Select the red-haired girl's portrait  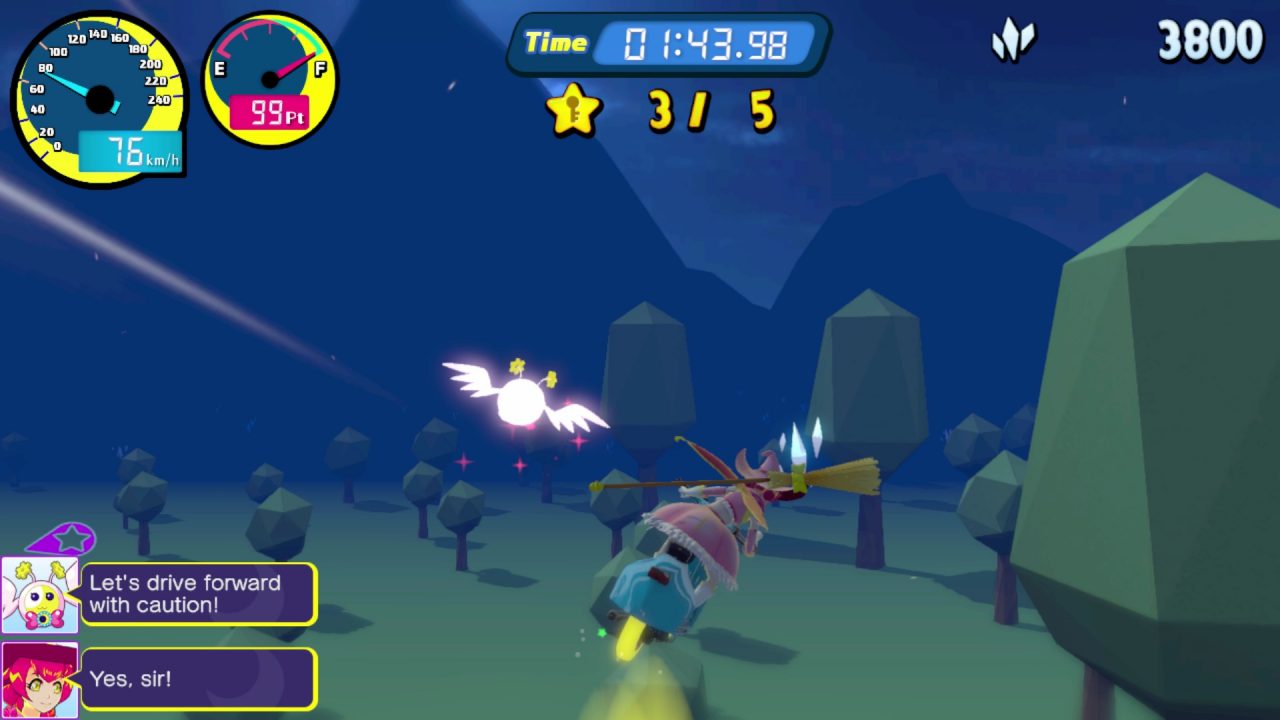40,680
